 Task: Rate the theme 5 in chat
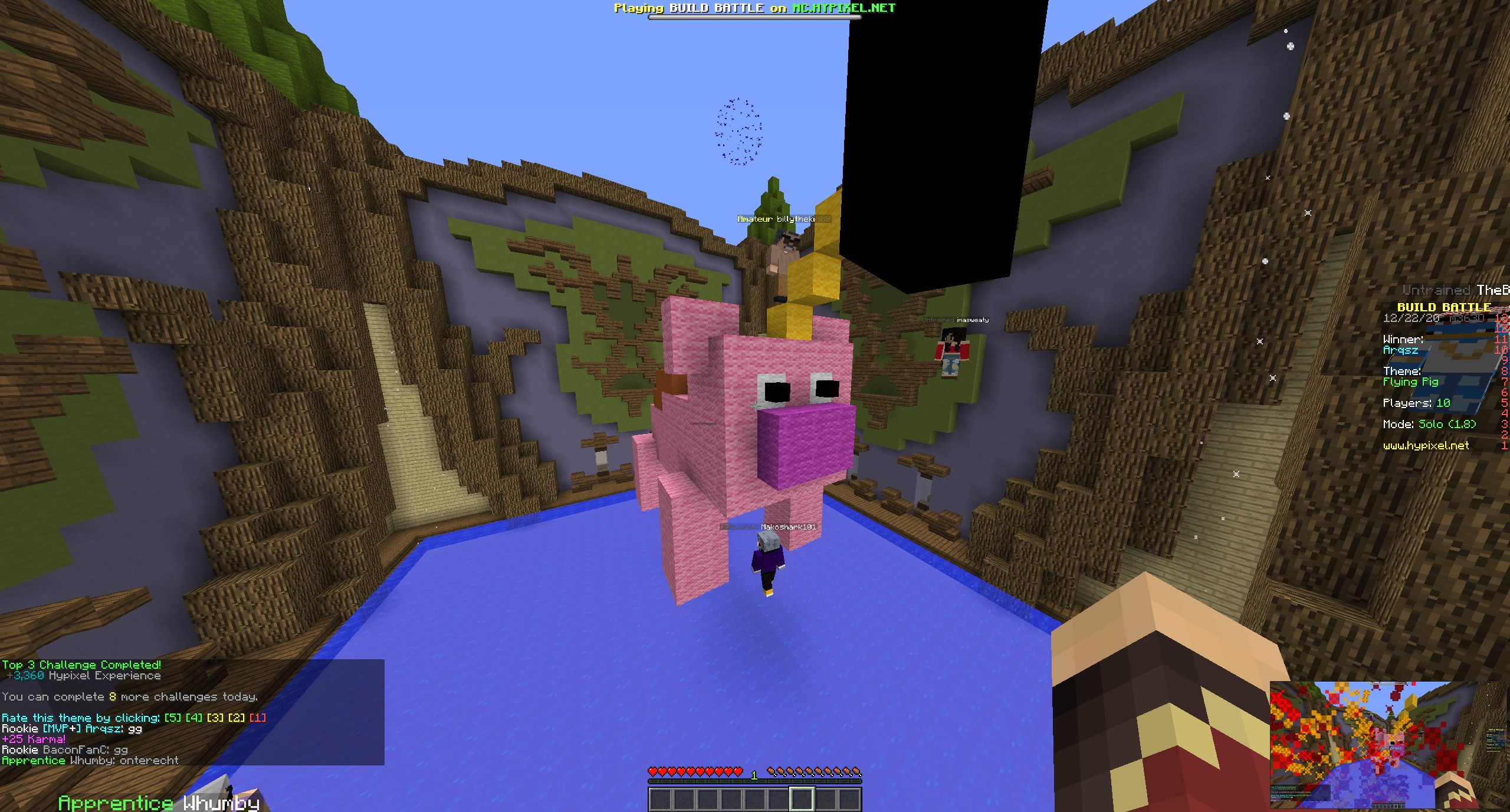pos(172,718)
